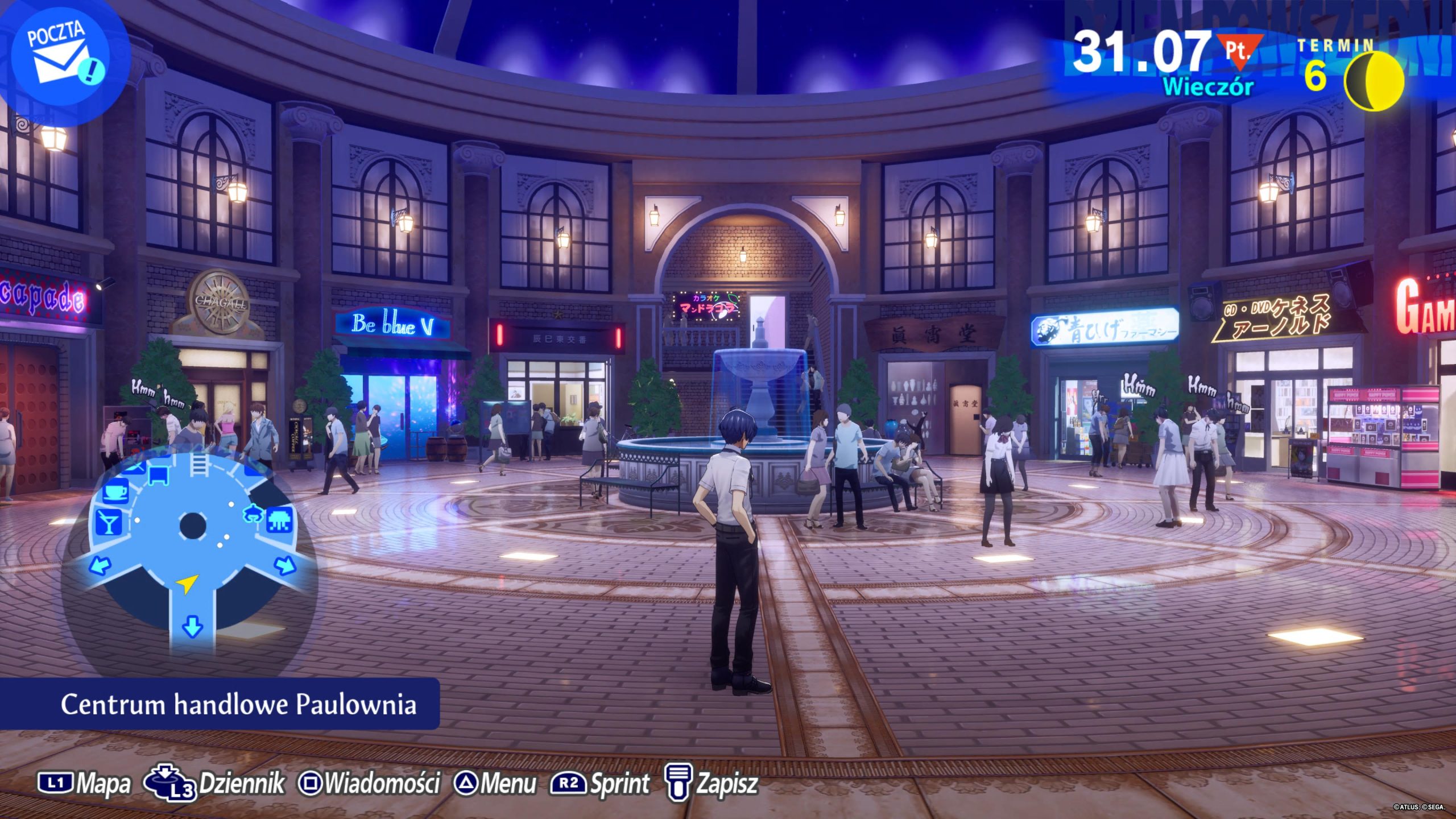
Task: Click the coffee cup marker on the minimap
Action: click(x=117, y=490)
